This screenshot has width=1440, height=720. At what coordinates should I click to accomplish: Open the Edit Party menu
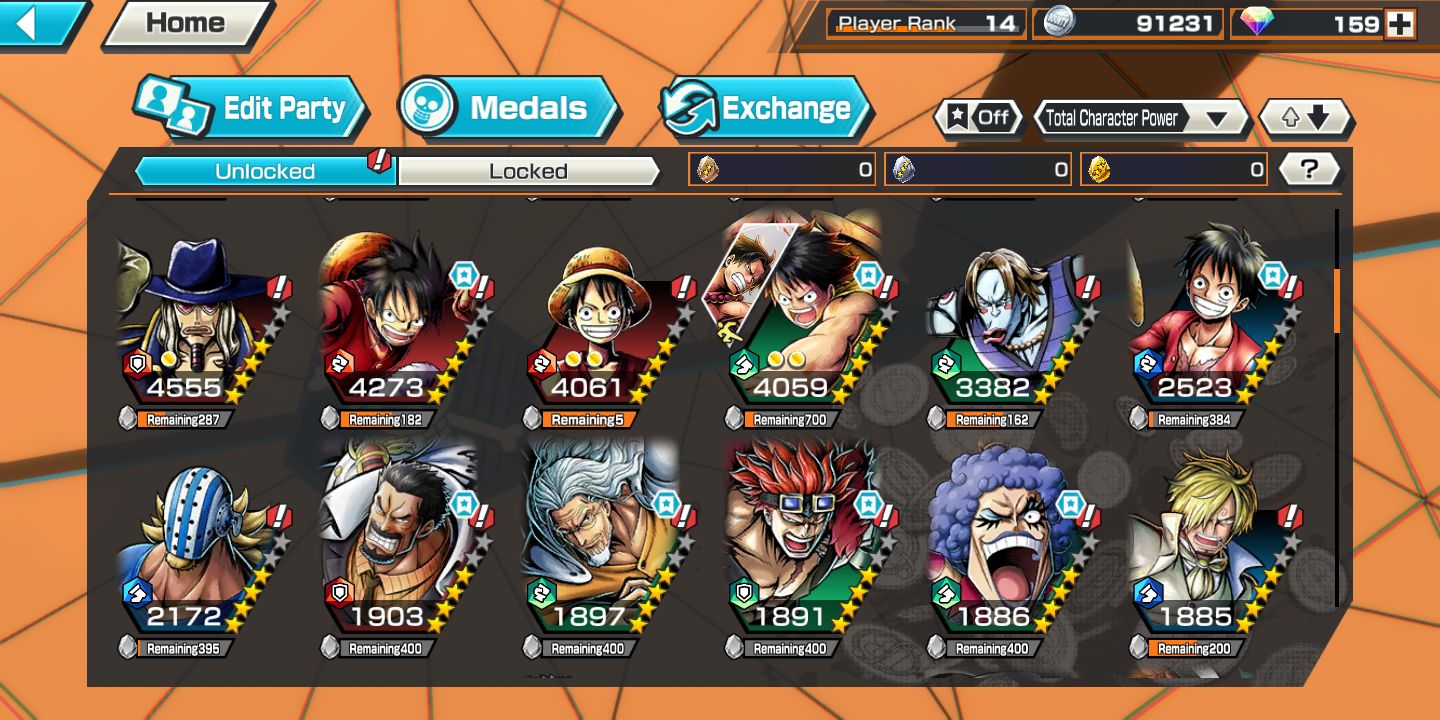click(250, 108)
